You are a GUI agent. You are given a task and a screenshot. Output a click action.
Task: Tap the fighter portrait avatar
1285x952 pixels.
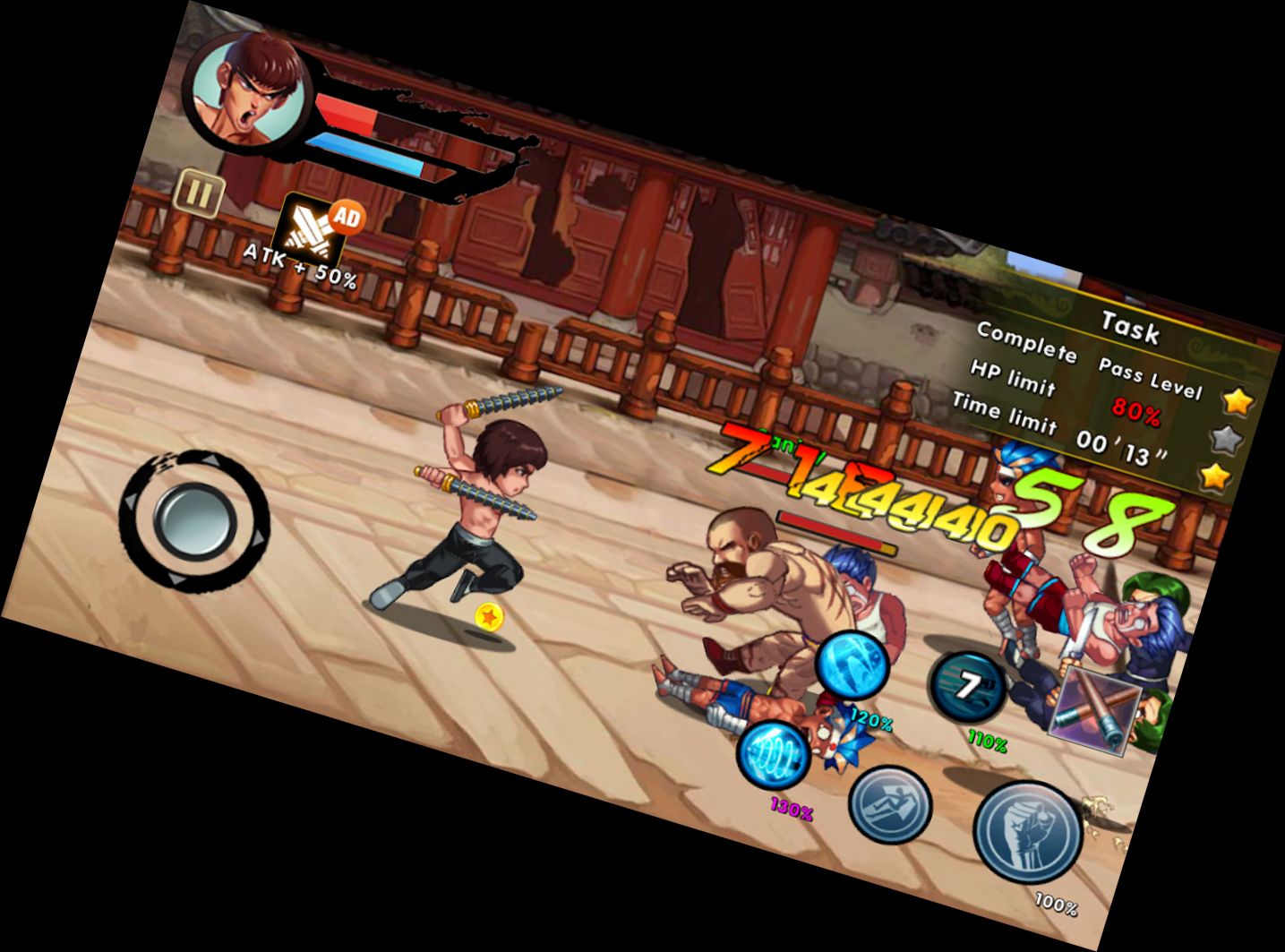(246, 90)
